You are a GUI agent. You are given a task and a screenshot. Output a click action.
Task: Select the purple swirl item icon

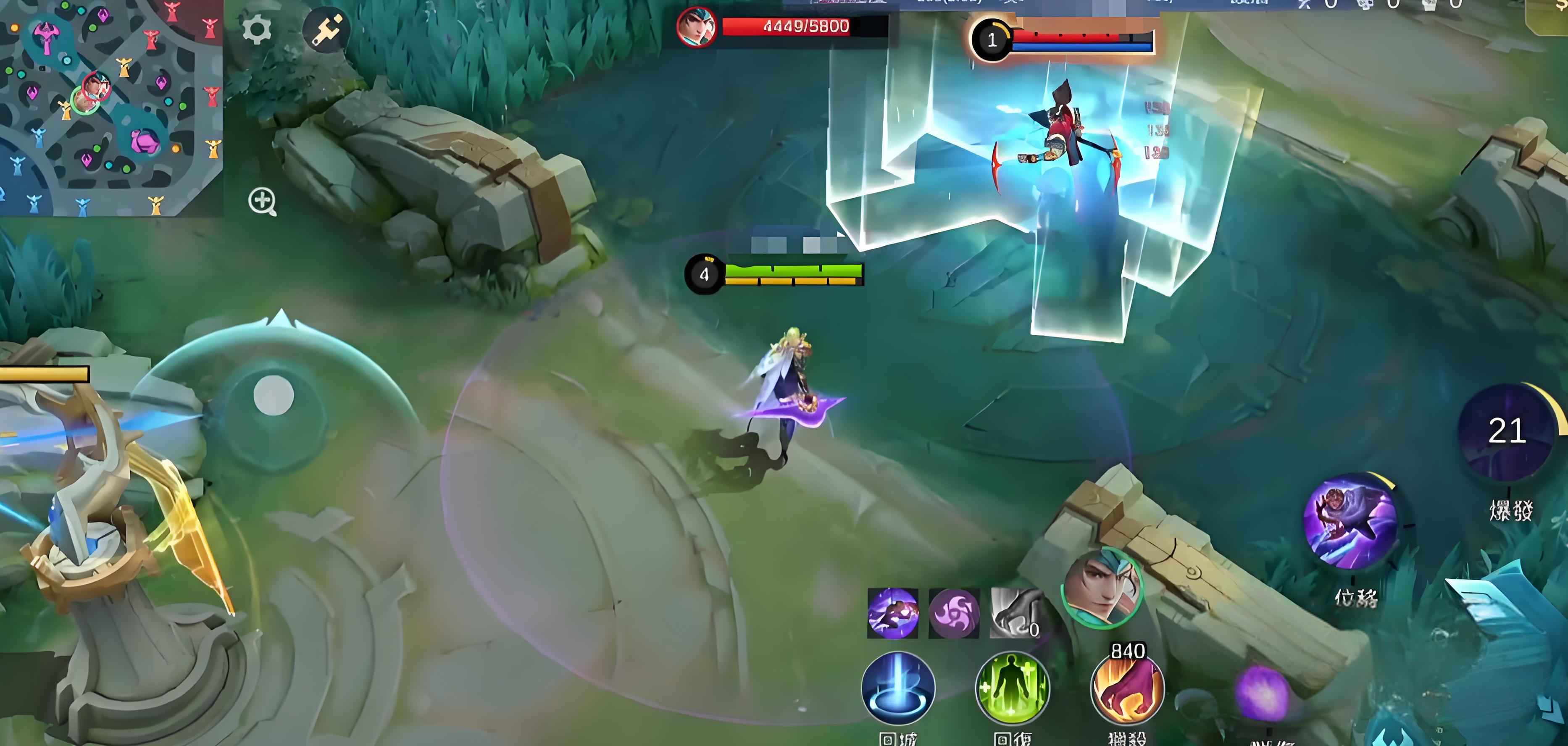[954, 613]
